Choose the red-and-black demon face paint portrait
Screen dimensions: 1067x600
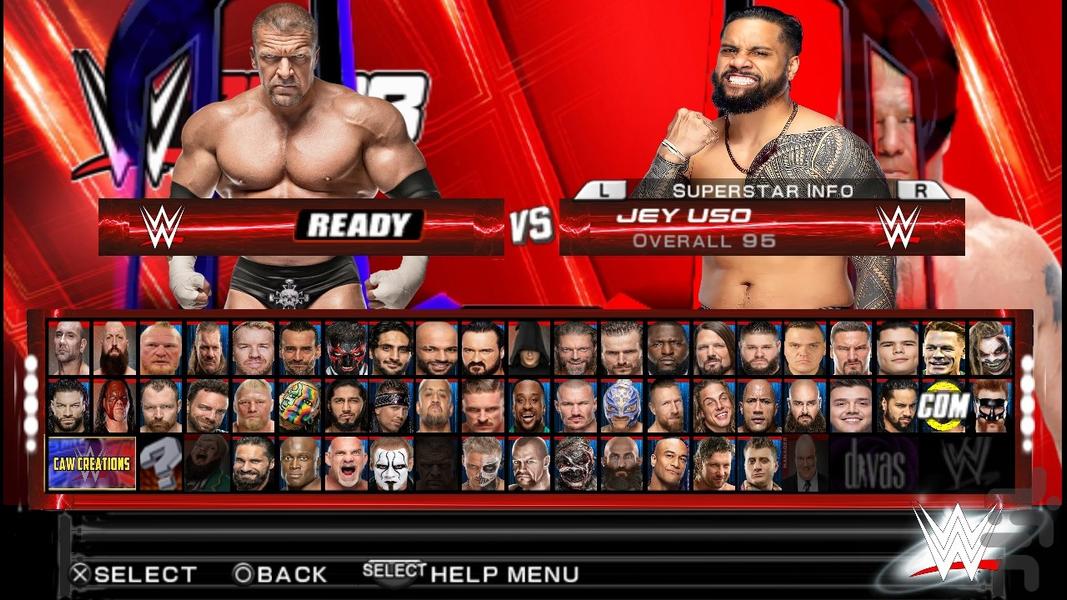click(x=344, y=348)
